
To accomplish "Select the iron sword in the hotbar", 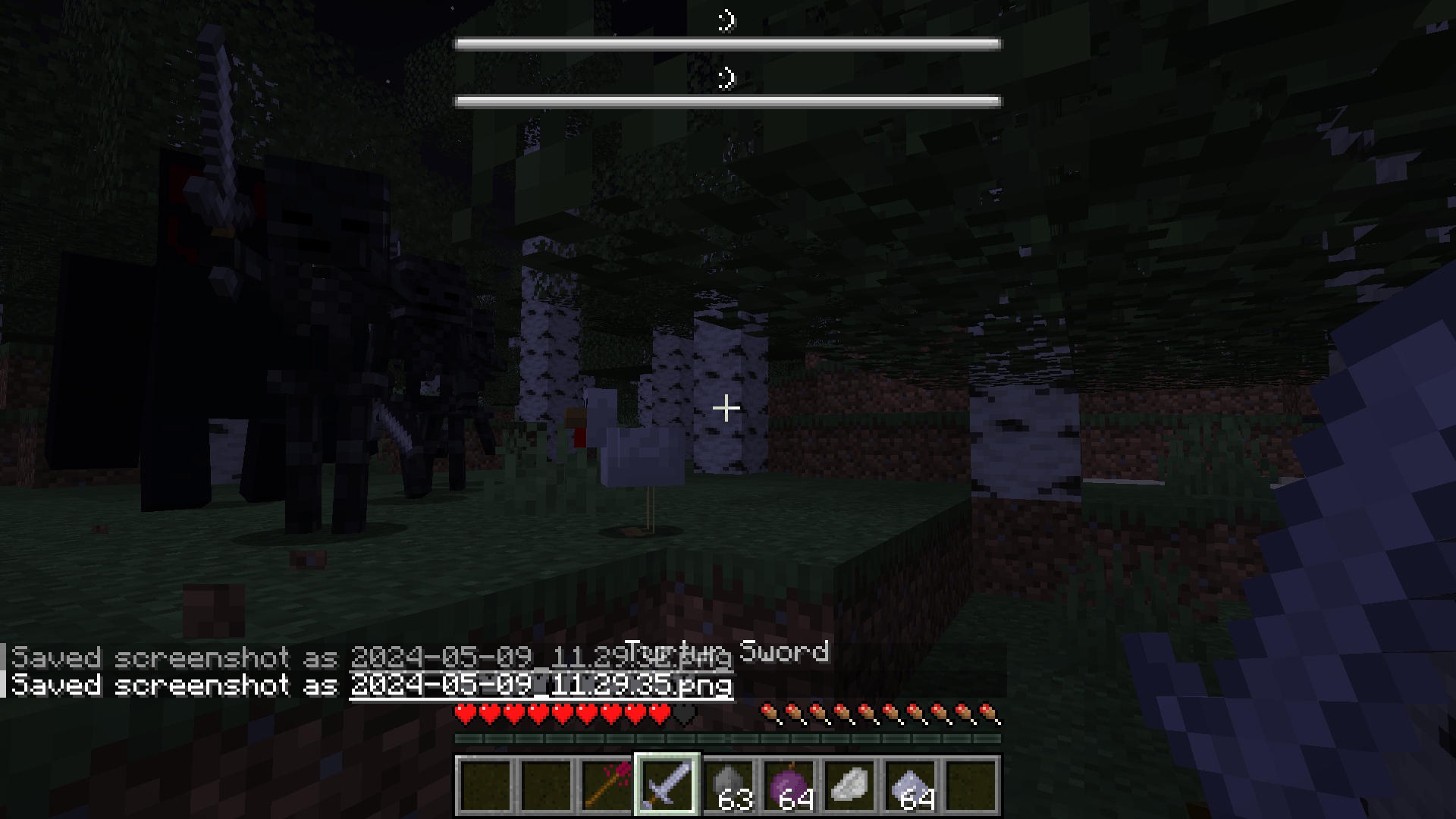I will [x=667, y=786].
